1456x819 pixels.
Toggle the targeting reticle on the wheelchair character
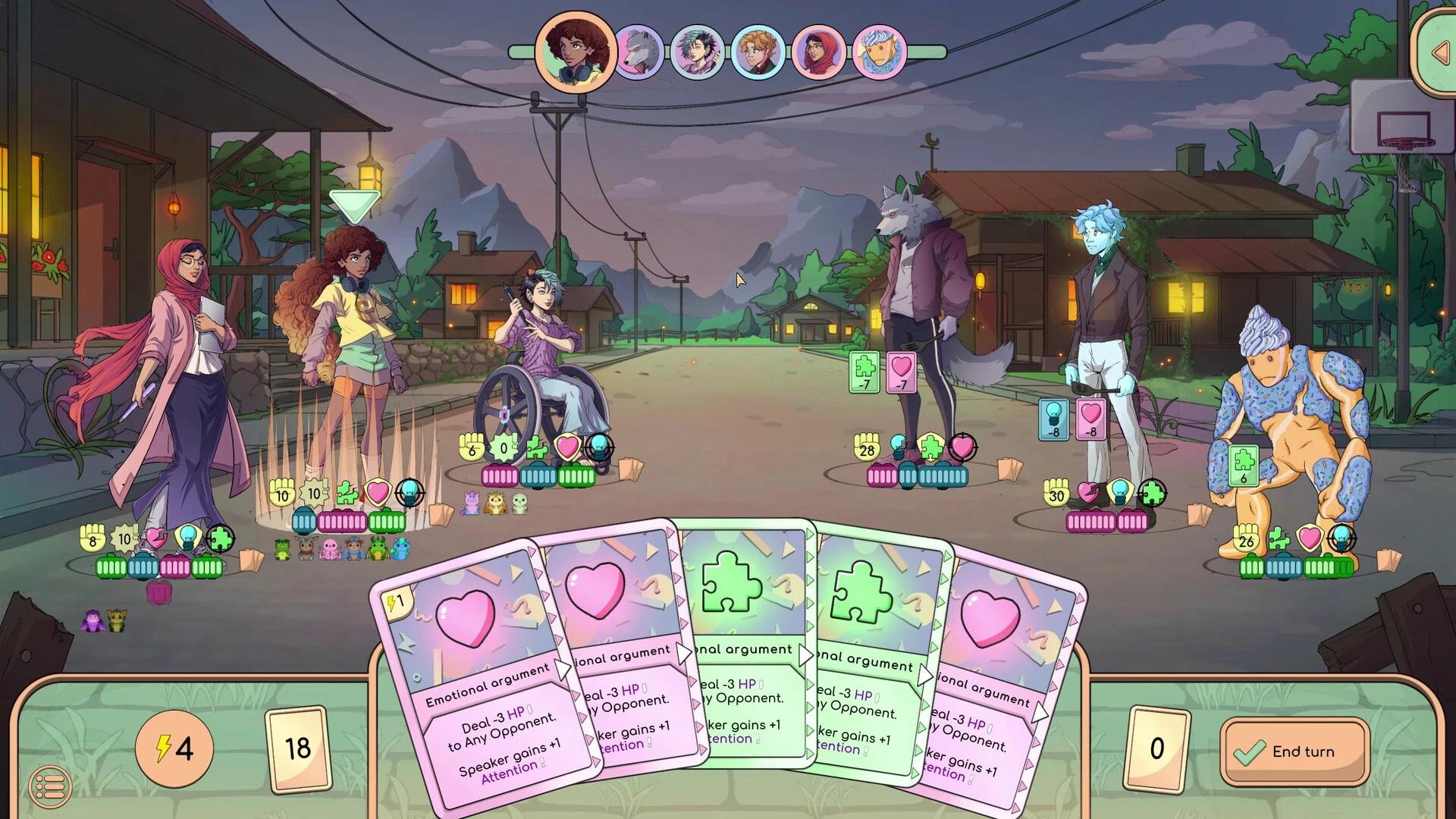coord(599,446)
